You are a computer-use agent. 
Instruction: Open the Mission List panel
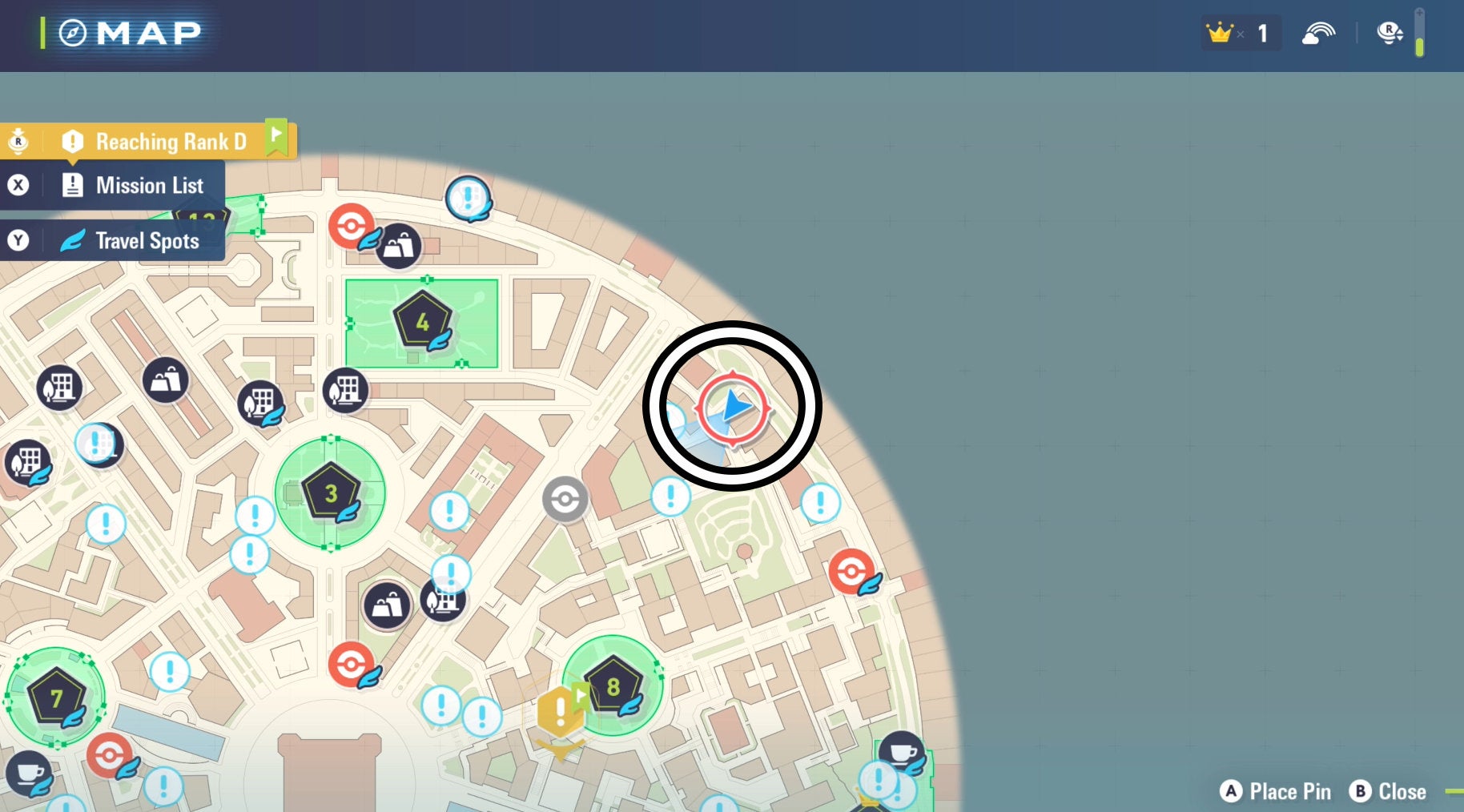point(148,186)
